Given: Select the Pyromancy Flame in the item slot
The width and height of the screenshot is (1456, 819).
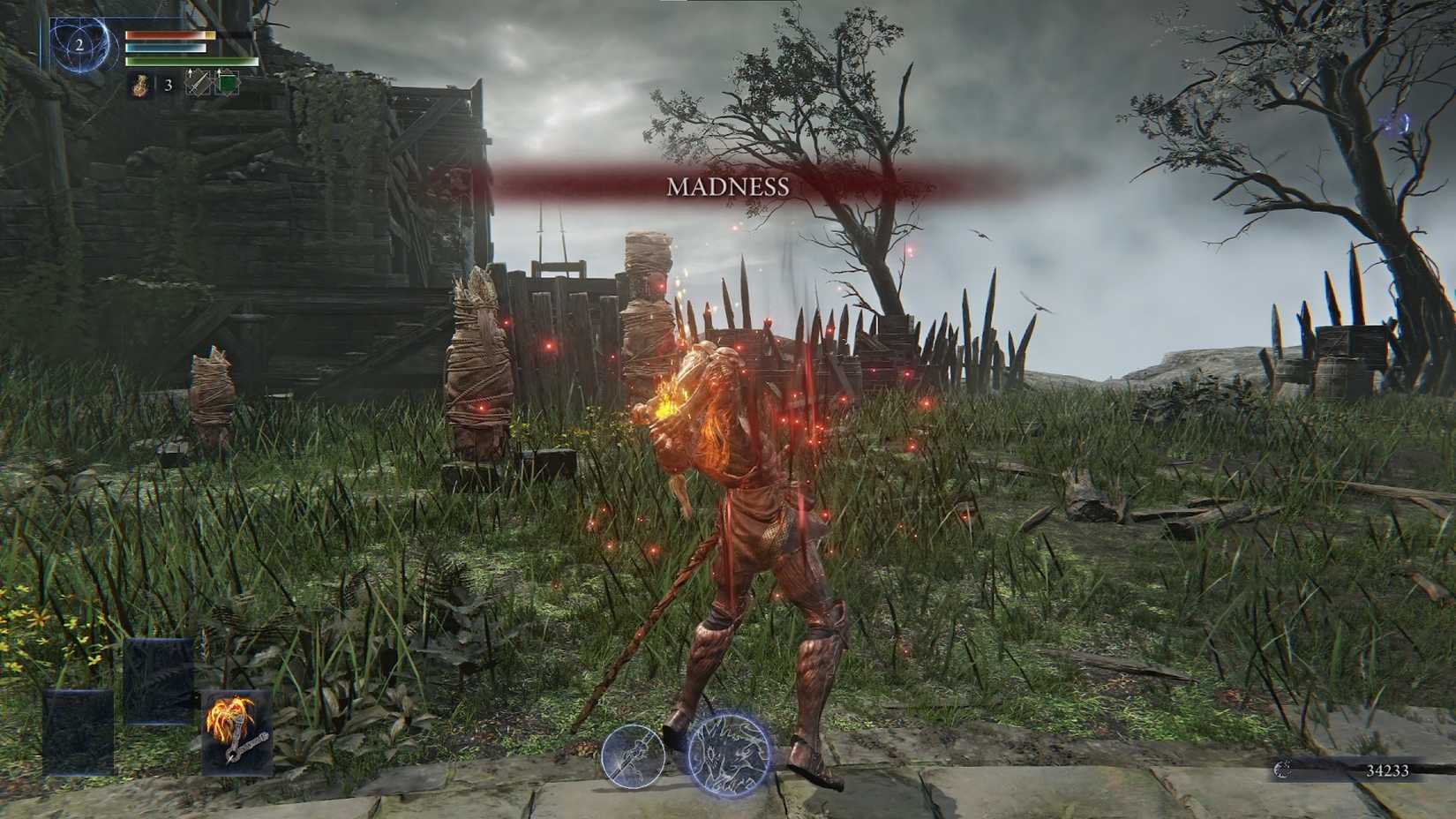Looking at the screenshot, I should 236,733.
